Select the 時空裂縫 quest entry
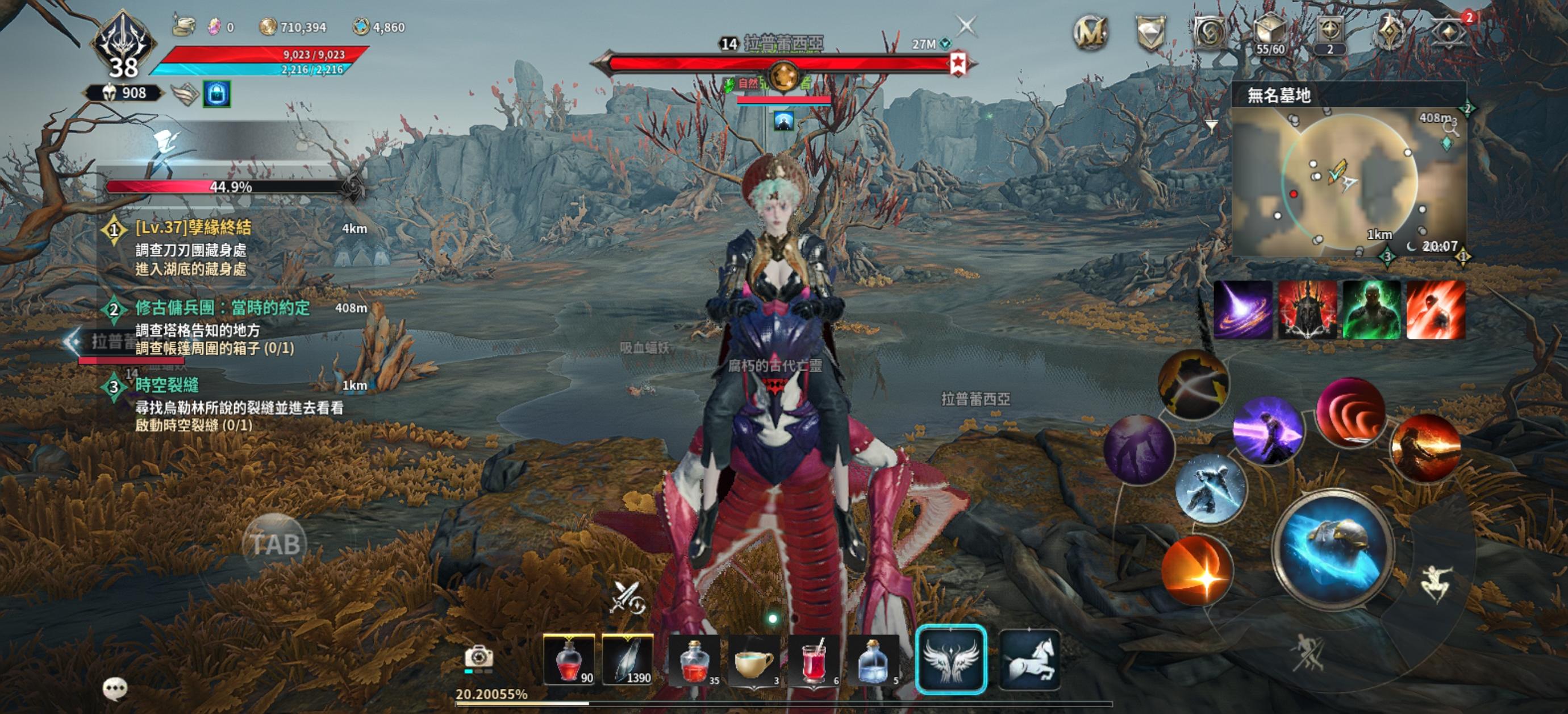The image size is (1568, 714). [167, 385]
